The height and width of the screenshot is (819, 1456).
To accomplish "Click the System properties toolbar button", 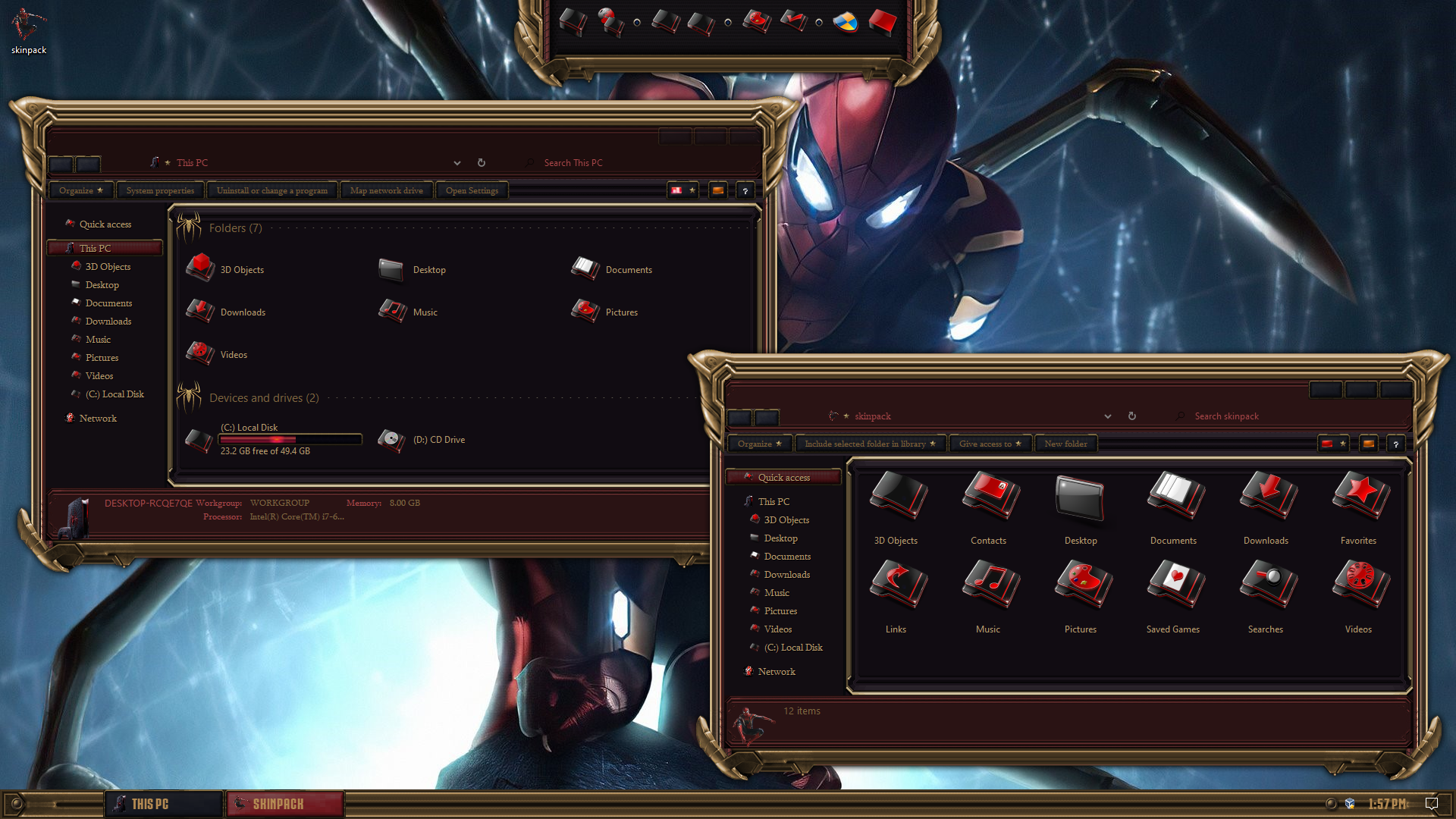I will coord(160,190).
